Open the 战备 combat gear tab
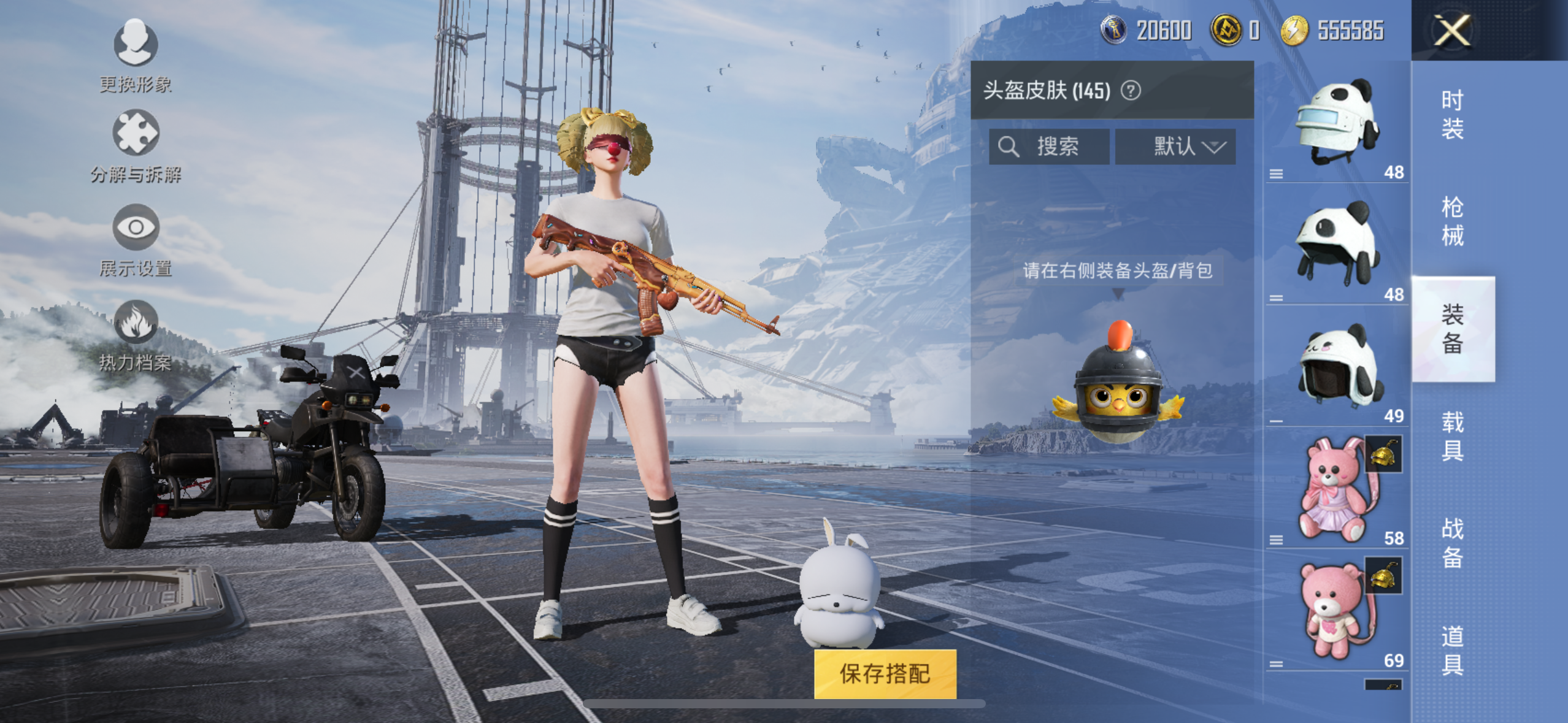Screen dimensions: 1568x723 tap(1452, 543)
